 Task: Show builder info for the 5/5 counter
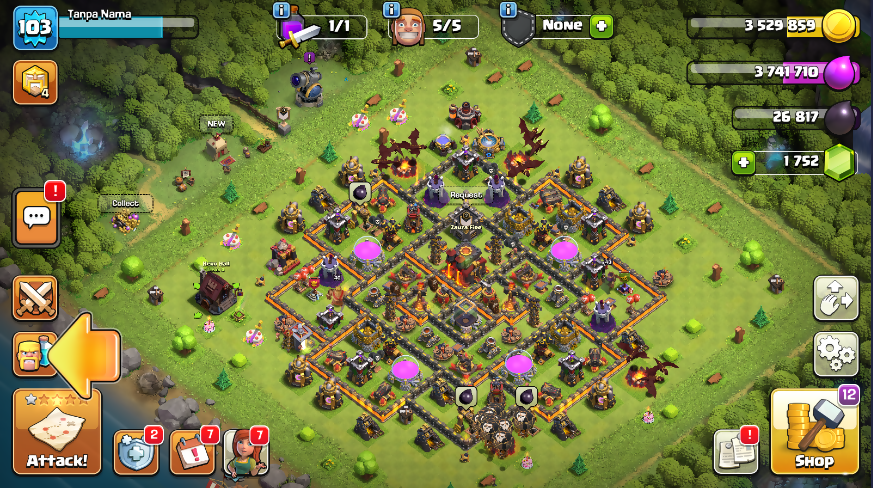[x=393, y=10]
